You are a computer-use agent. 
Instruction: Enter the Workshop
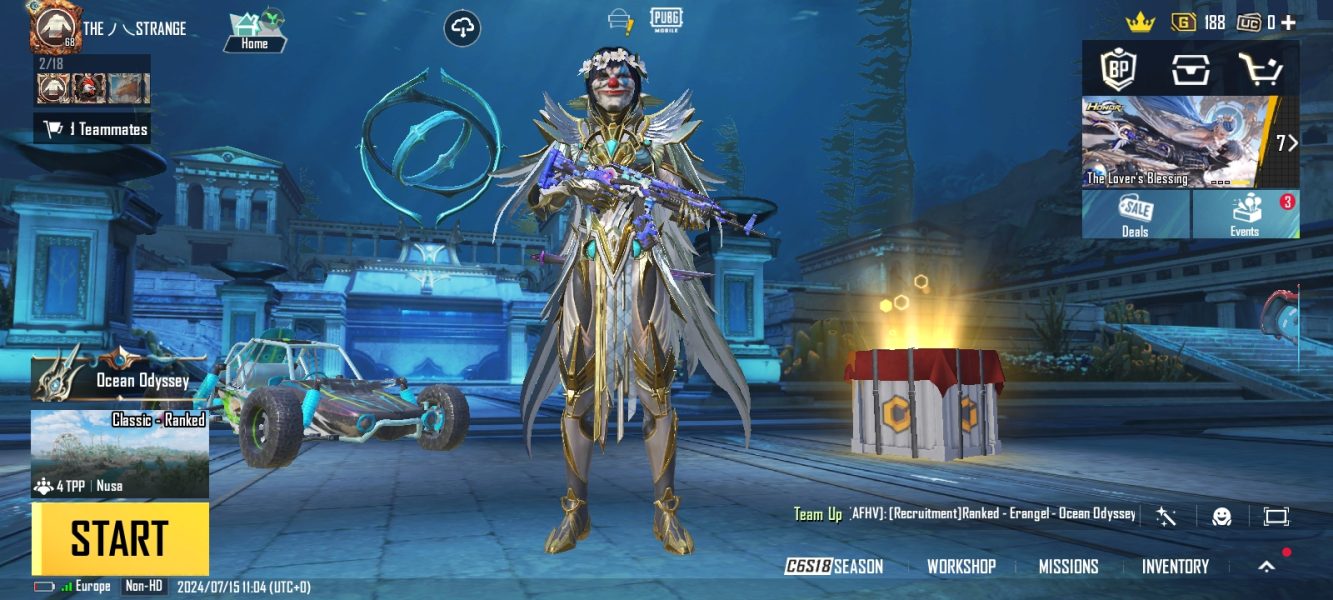click(x=961, y=567)
